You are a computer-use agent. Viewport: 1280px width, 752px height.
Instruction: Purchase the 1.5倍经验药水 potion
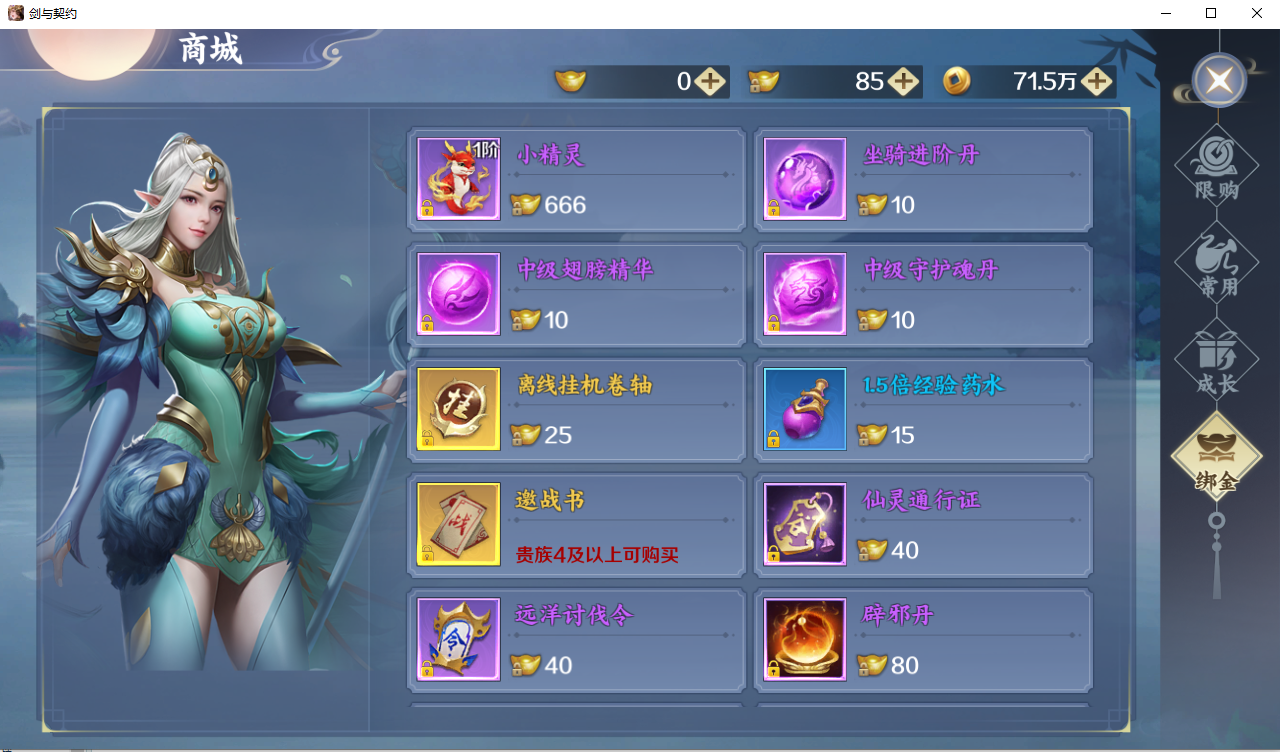tap(922, 410)
